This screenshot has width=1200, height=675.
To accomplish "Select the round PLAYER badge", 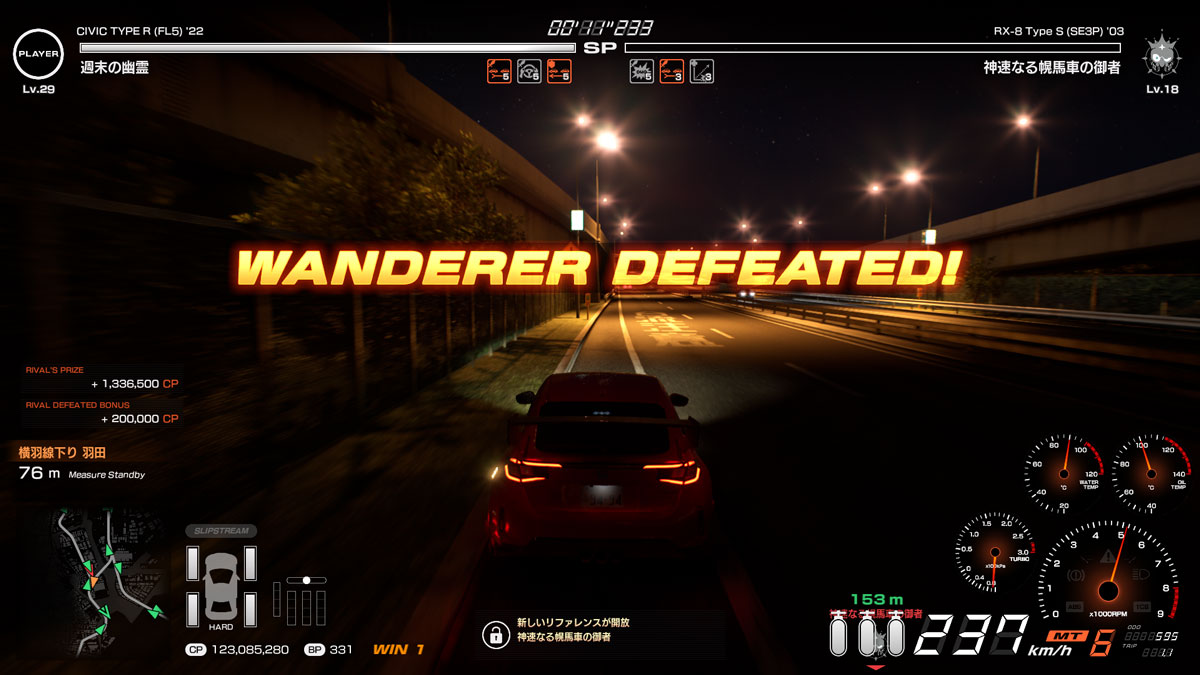I will 37,54.
